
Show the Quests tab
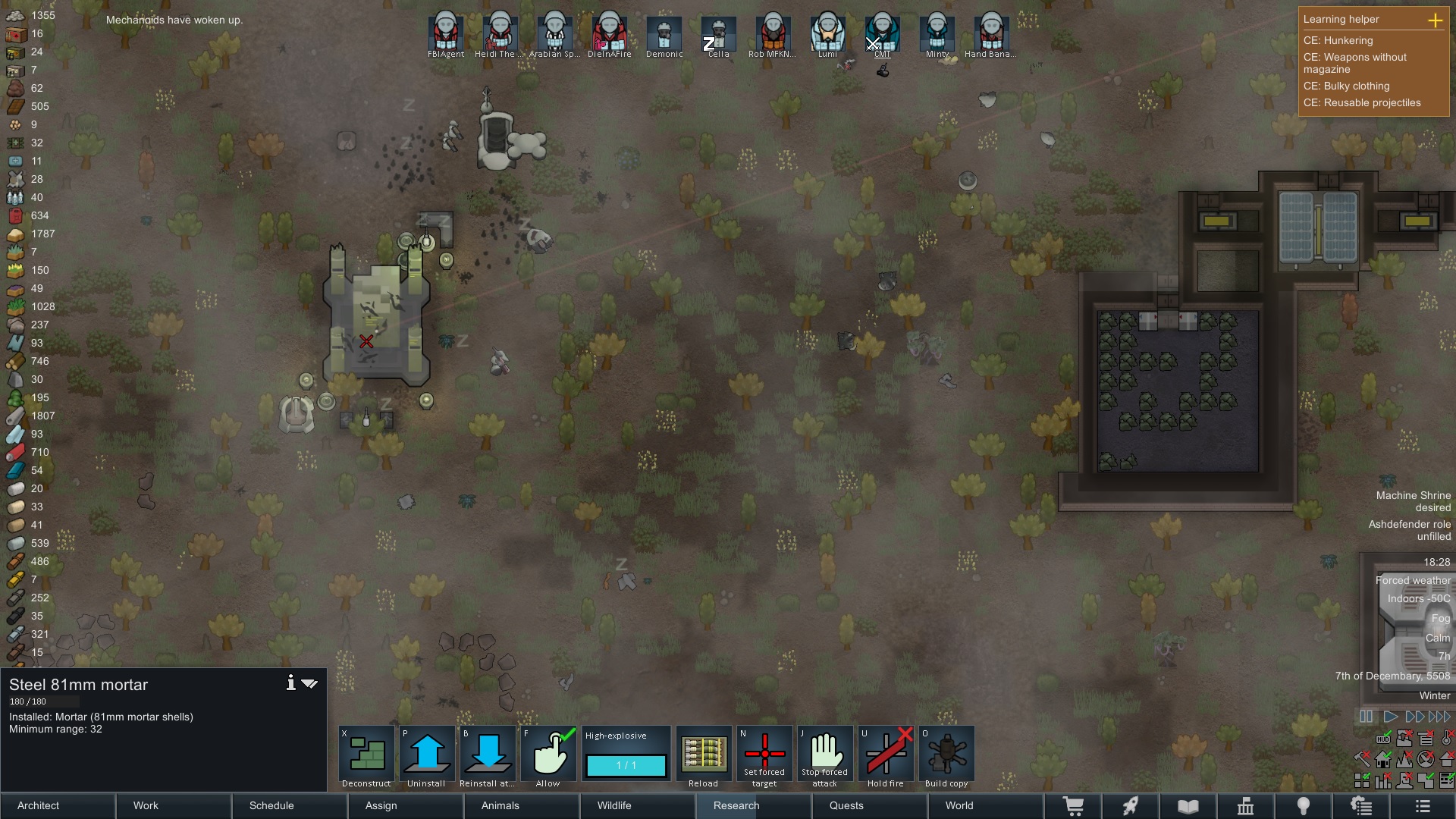(846, 805)
